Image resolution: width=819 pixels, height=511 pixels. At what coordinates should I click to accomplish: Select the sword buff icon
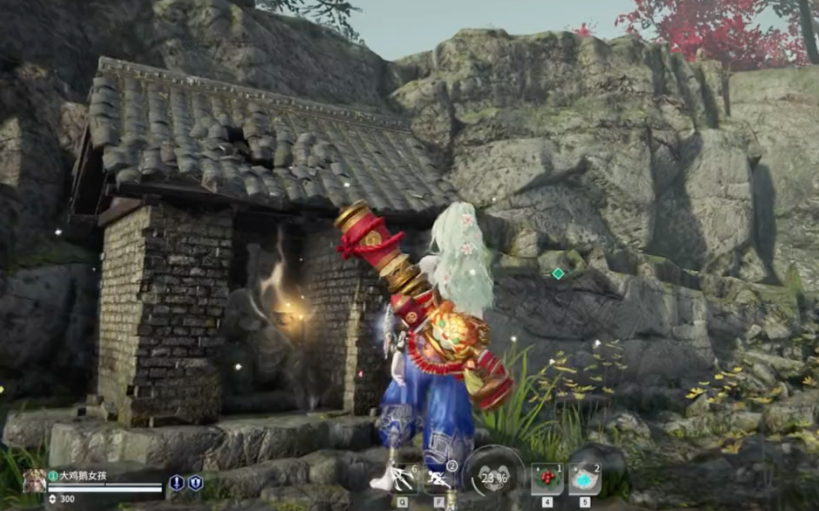point(177,482)
